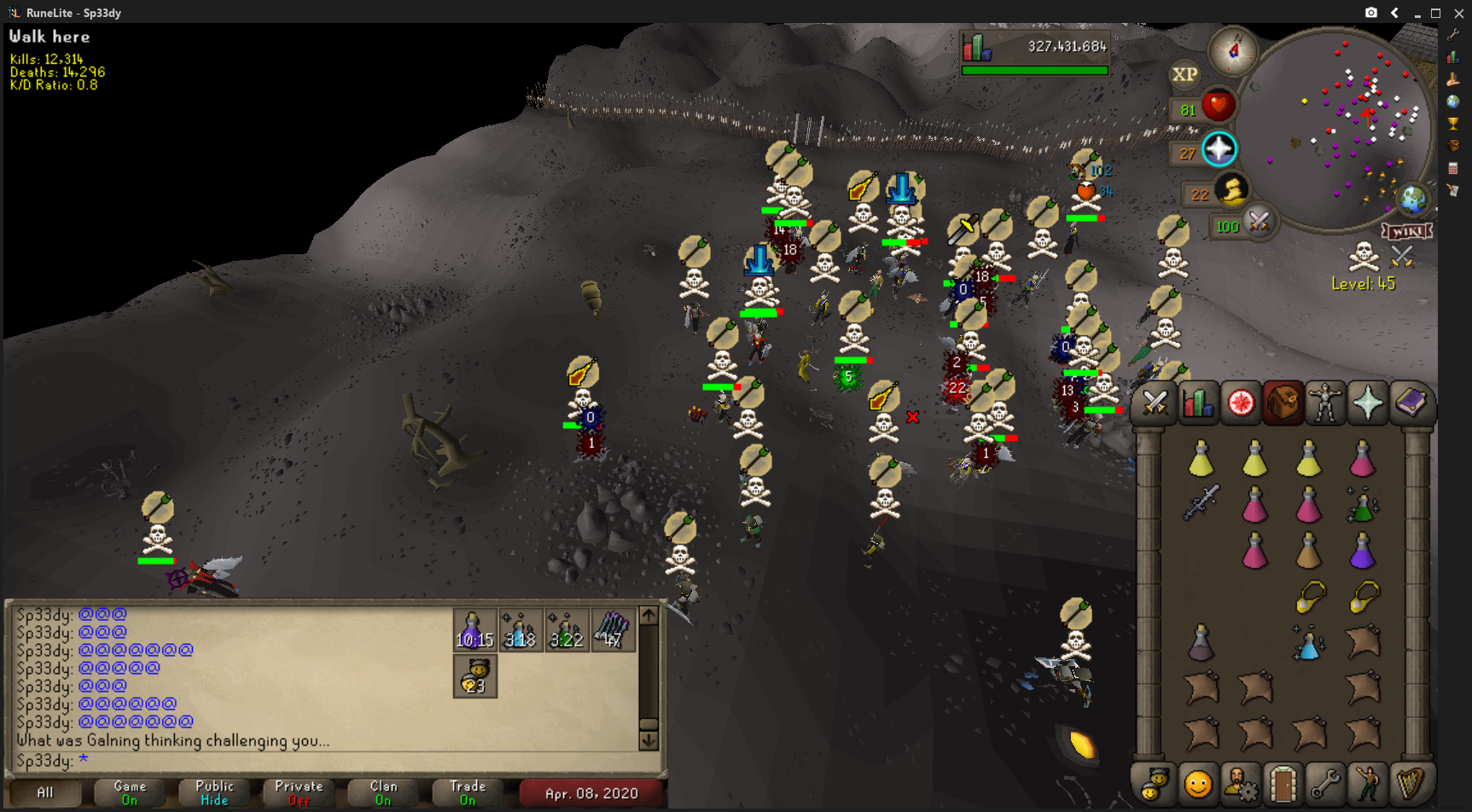Screen dimensions: 1472x812
Task: Toggle the XP drops button
Action: [1184, 74]
